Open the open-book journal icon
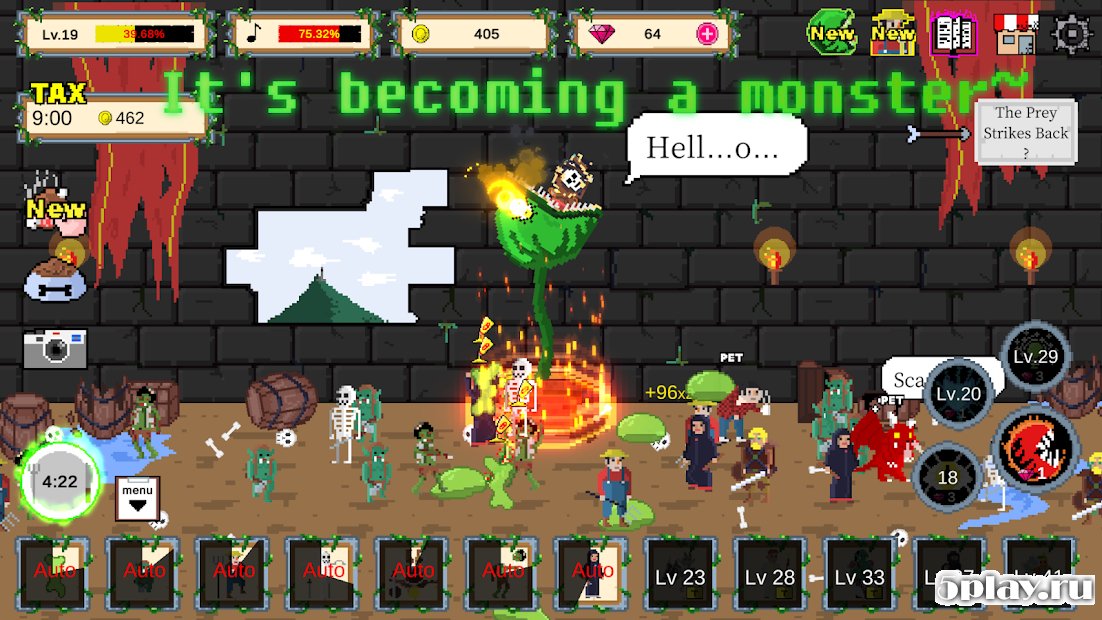The width and height of the screenshot is (1102, 620). tap(953, 34)
